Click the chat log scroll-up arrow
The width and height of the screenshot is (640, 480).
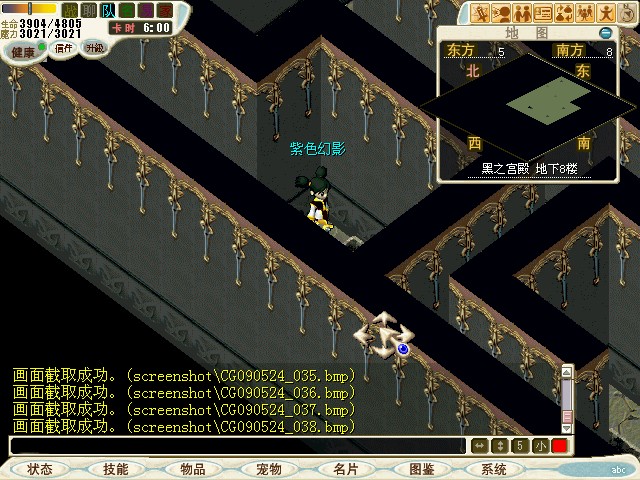[567, 373]
